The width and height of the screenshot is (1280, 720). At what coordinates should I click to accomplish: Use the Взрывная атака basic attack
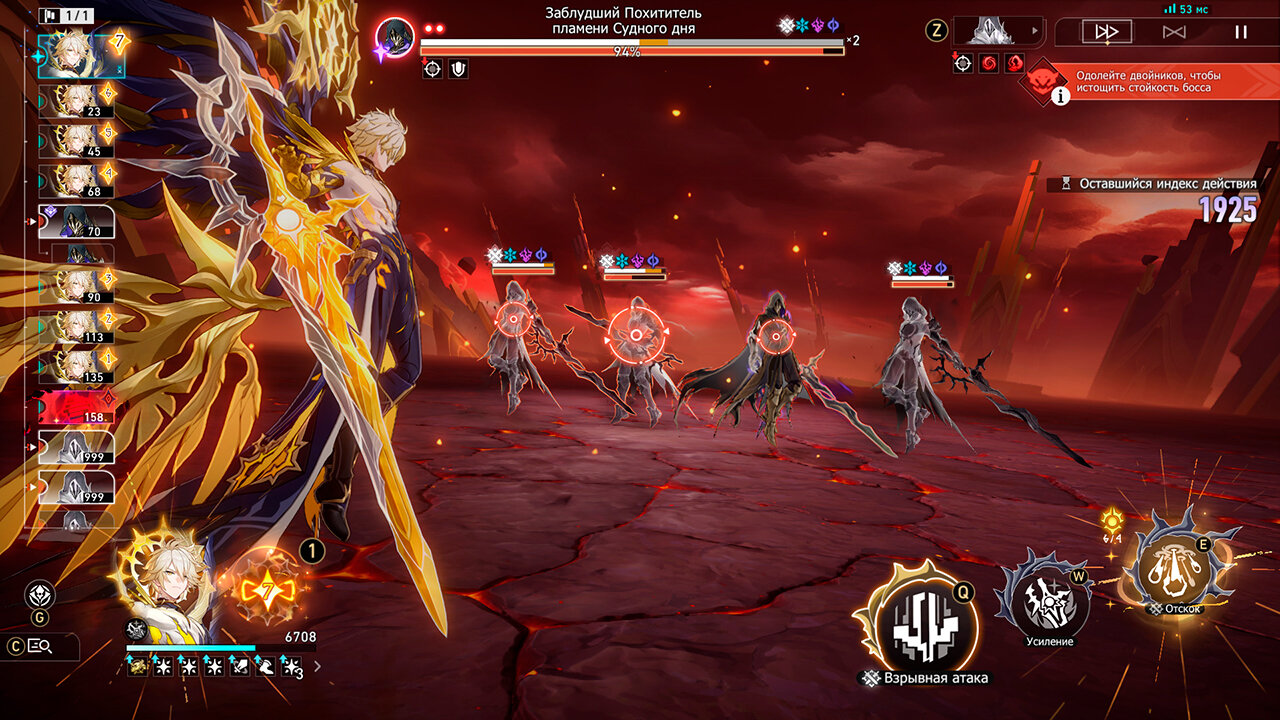pyautogui.click(x=925, y=621)
